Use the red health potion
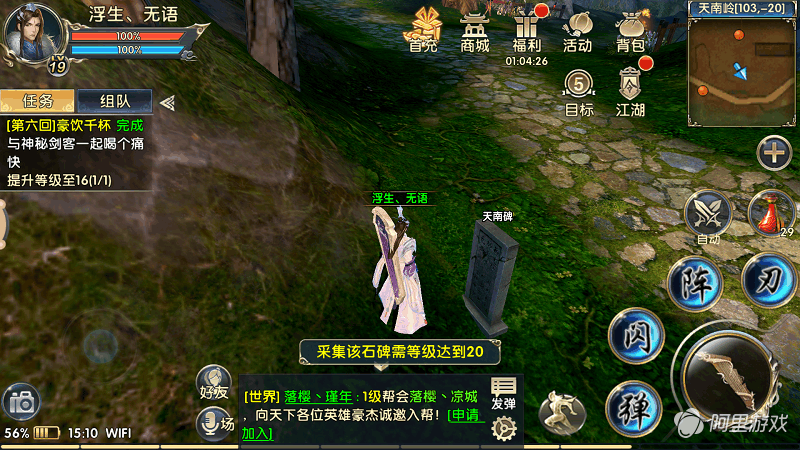Viewport: 800px width, 450px height. 770,212
